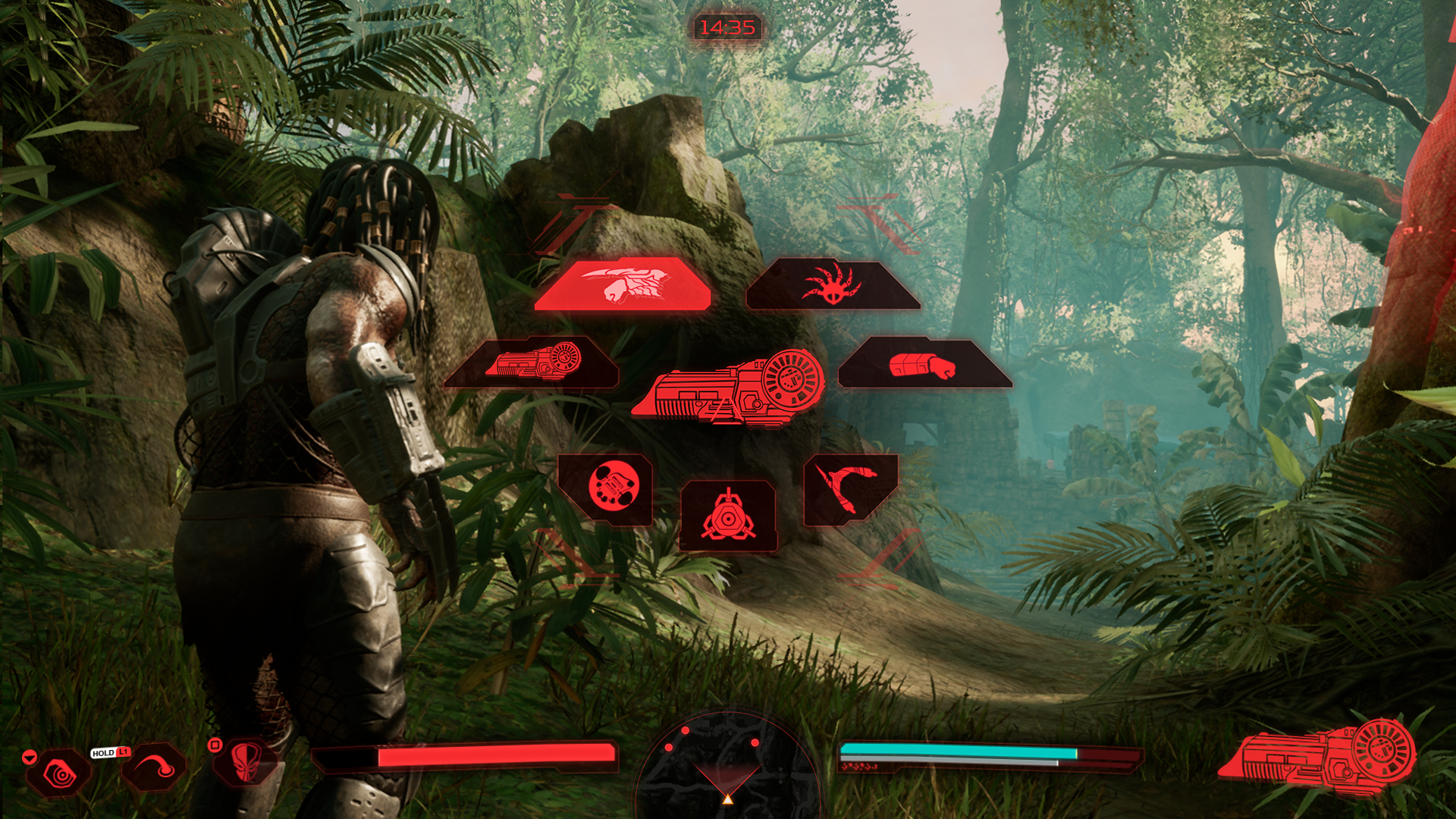Click the equipped plasma caster corner icon
Image resolution: width=1456 pixels, height=819 pixels.
[x=1319, y=757]
